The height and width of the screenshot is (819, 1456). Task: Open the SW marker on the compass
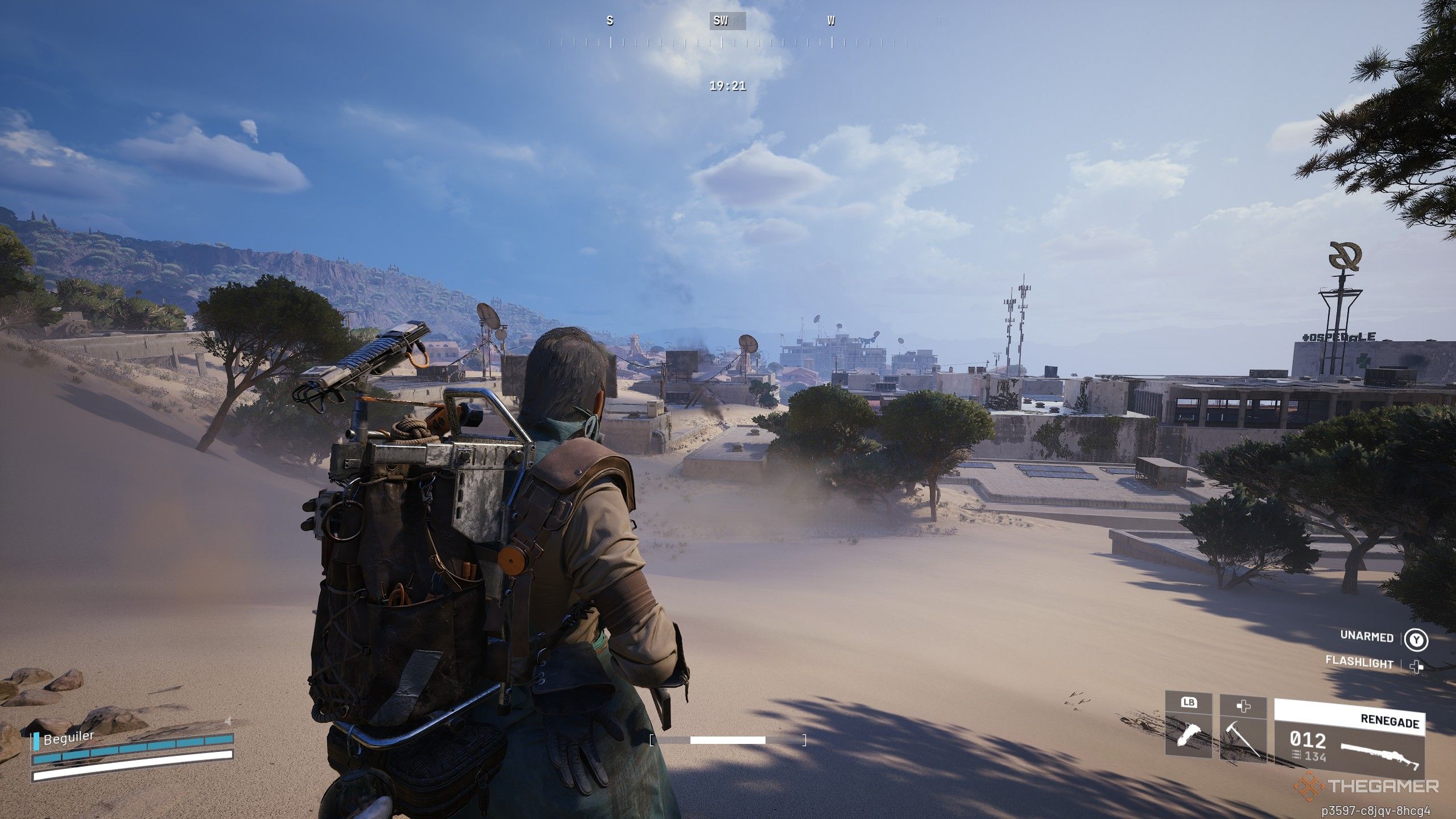(x=721, y=22)
